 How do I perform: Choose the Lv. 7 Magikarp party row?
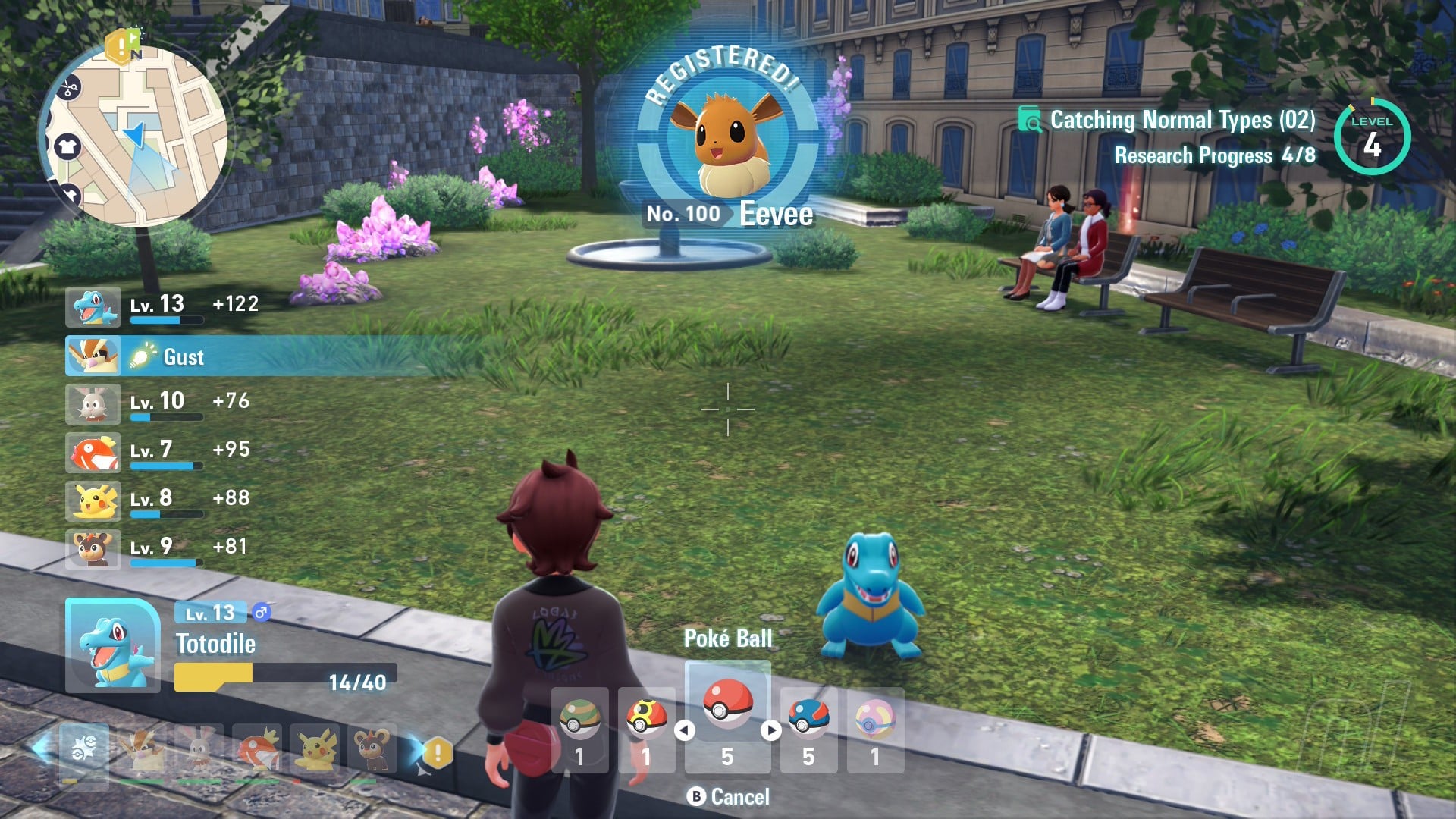159,452
